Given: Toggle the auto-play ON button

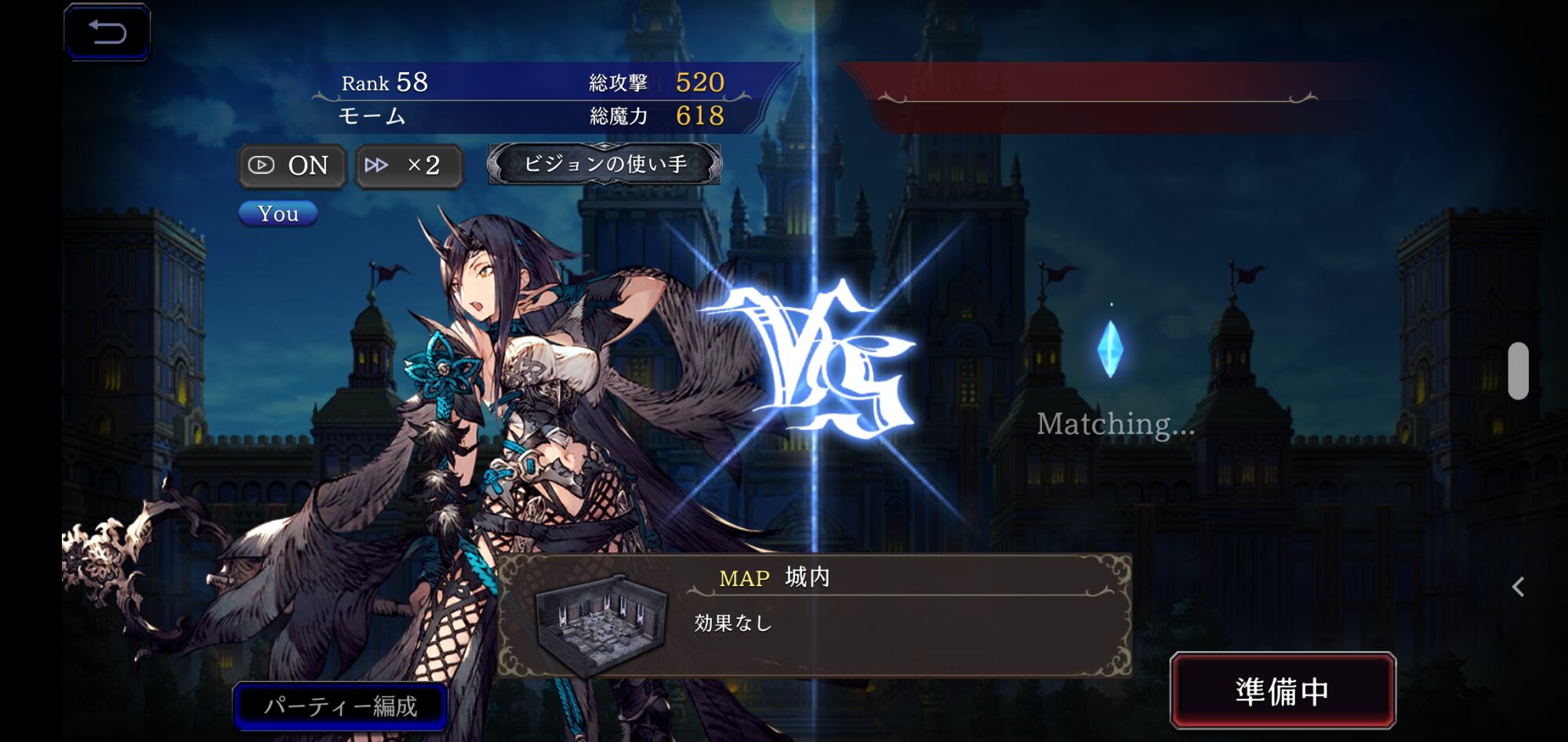Looking at the screenshot, I should tap(292, 165).
